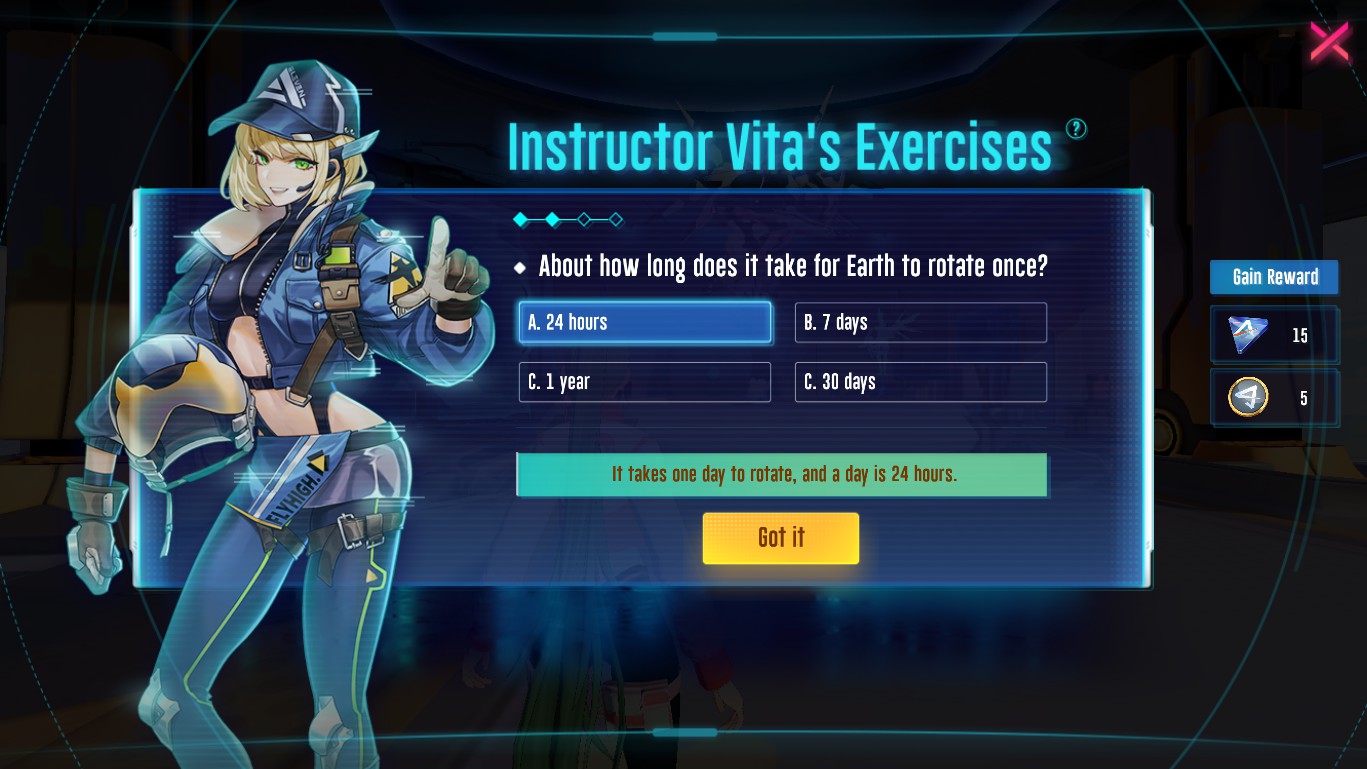Select answer A. 24 hours
This screenshot has width=1367, height=769.
[x=645, y=322]
